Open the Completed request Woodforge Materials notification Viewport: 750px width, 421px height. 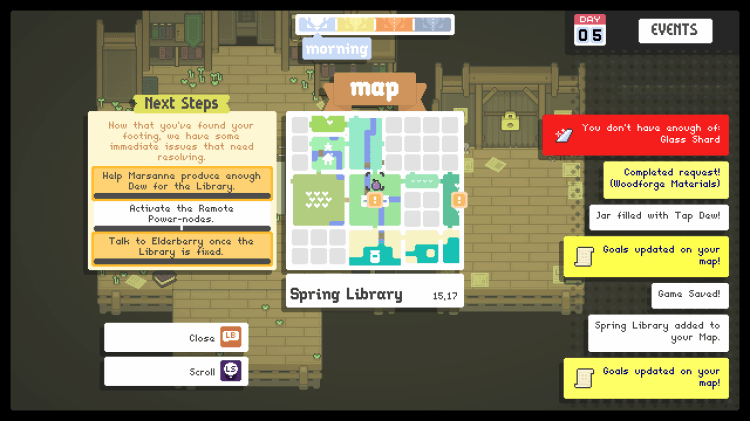[666, 179]
